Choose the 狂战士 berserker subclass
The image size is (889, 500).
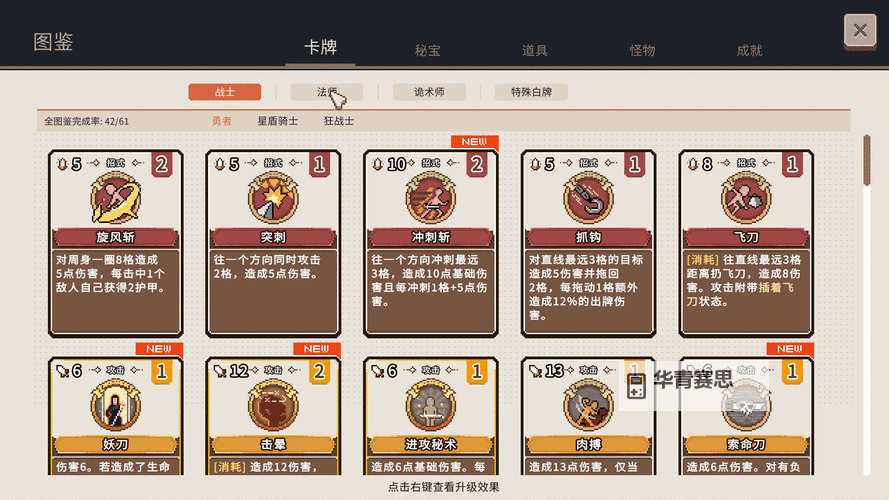pyautogui.click(x=338, y=121)
